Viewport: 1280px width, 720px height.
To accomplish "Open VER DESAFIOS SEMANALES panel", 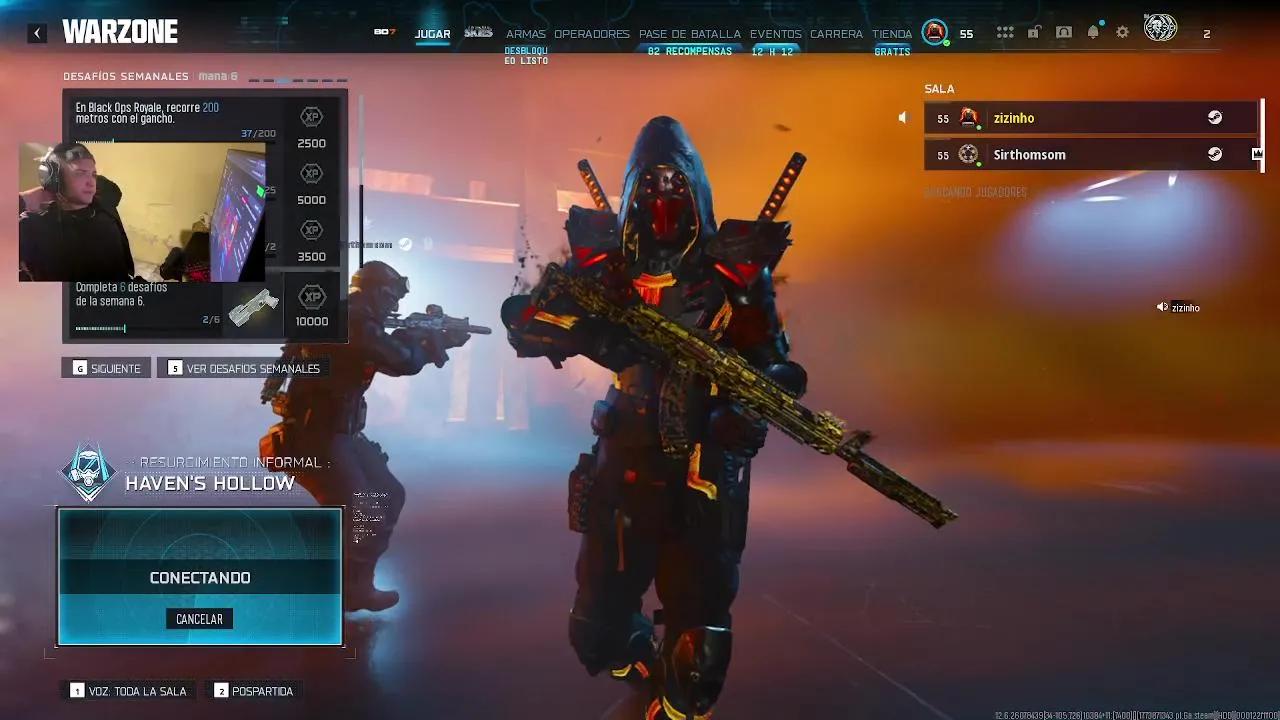I will pyautogui.click(x=243, y=367).
